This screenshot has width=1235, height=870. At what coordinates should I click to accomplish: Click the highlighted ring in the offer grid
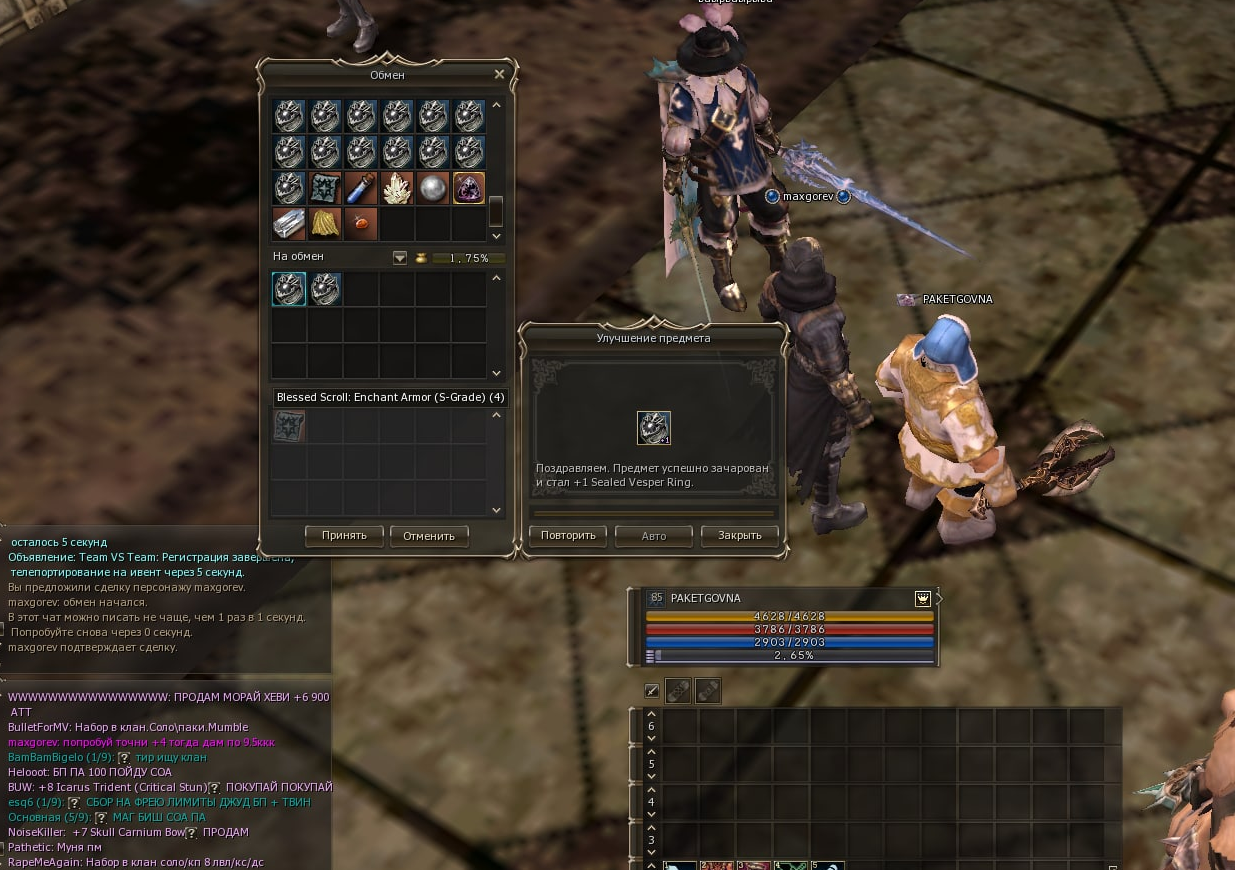[289, 289]
